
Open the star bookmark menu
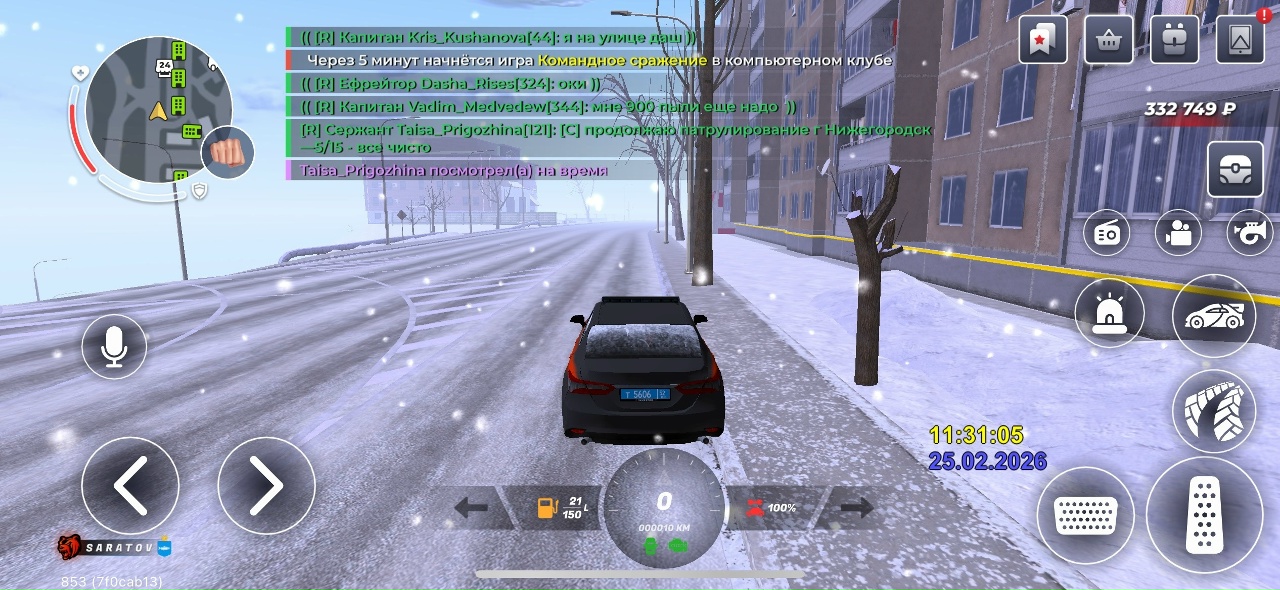(x=1043, y=40)
